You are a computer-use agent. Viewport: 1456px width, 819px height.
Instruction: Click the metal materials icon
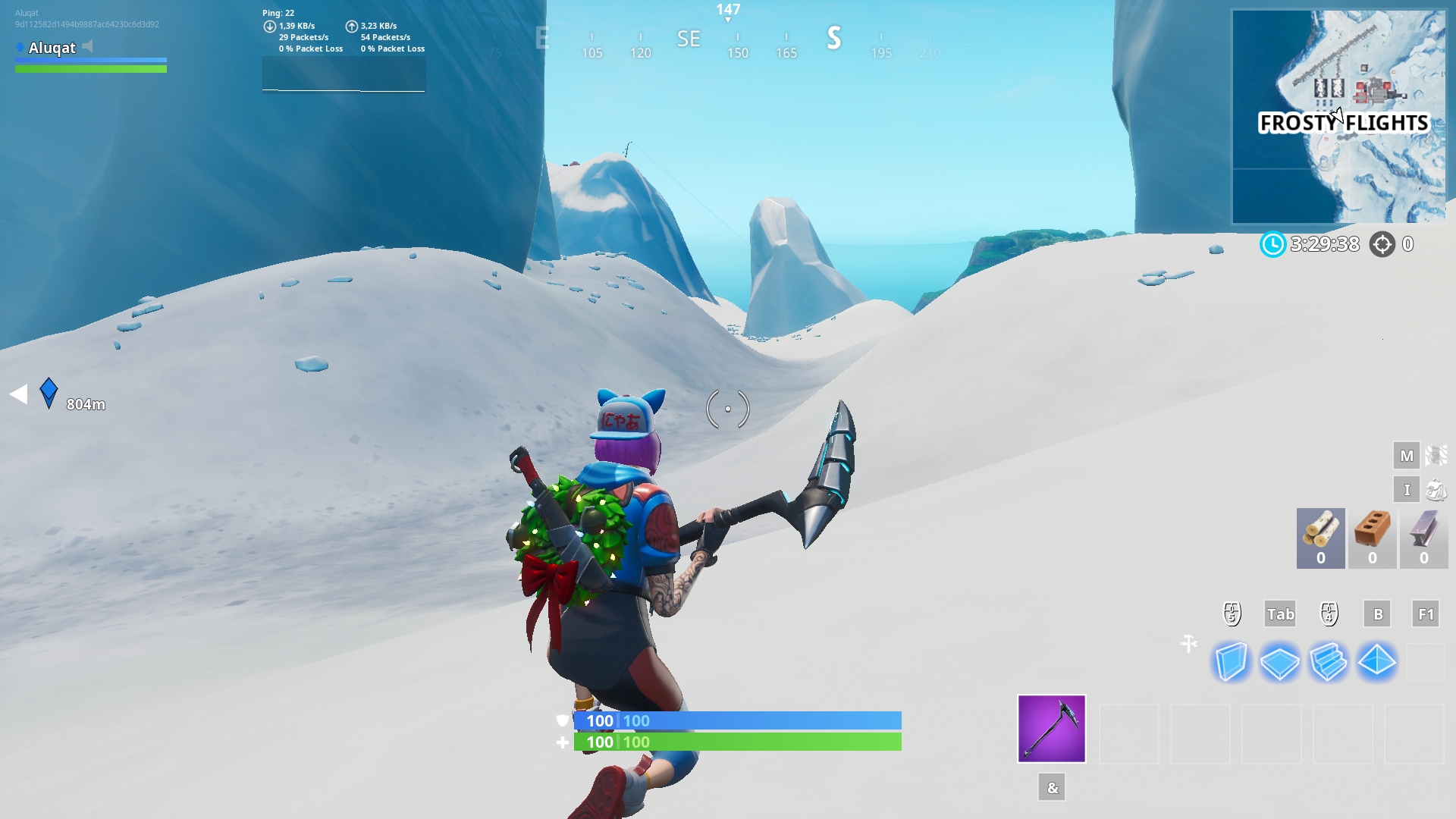tap(1423, 537)
